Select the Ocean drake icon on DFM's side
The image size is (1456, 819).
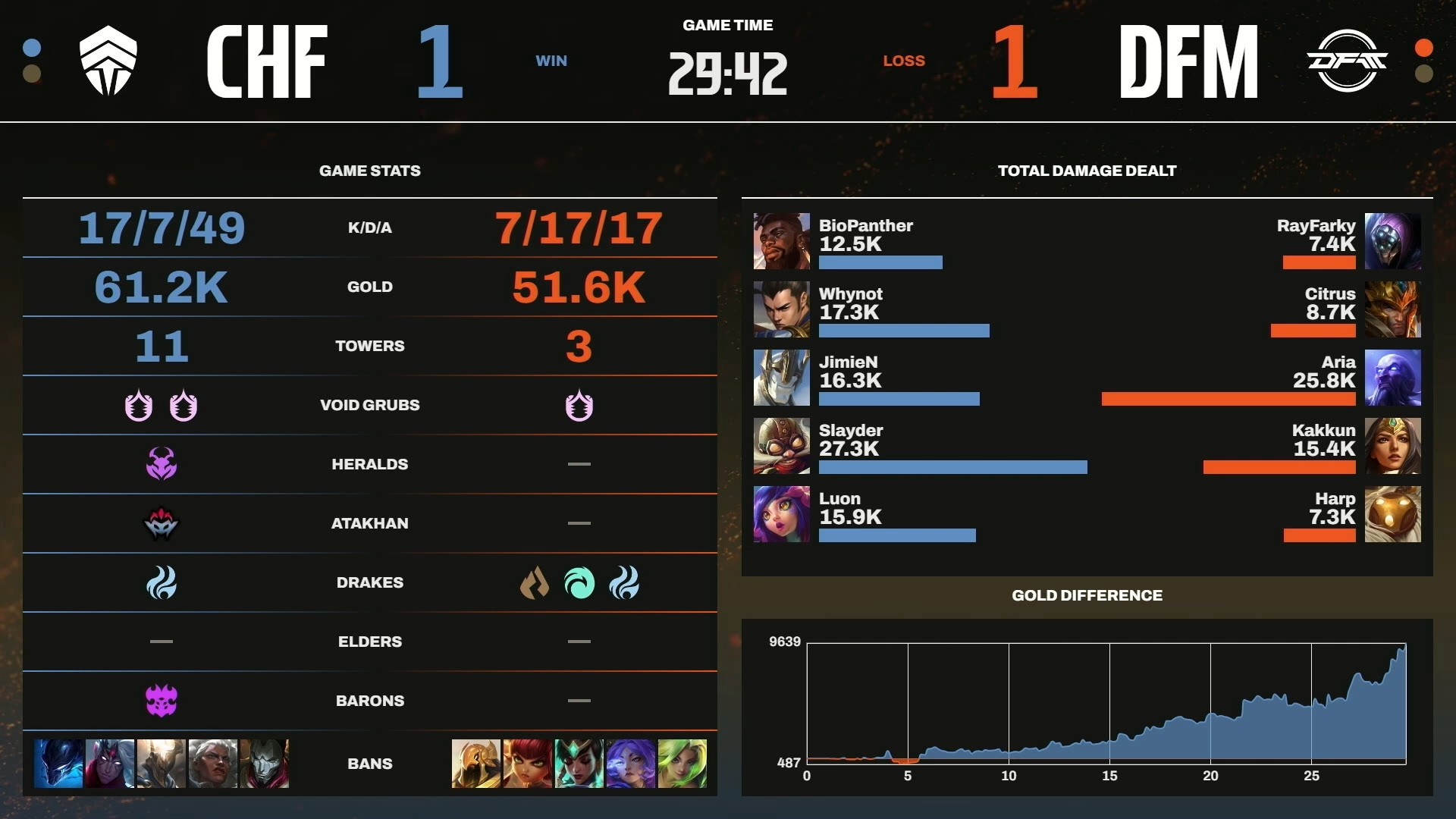(x=580, y=582)
